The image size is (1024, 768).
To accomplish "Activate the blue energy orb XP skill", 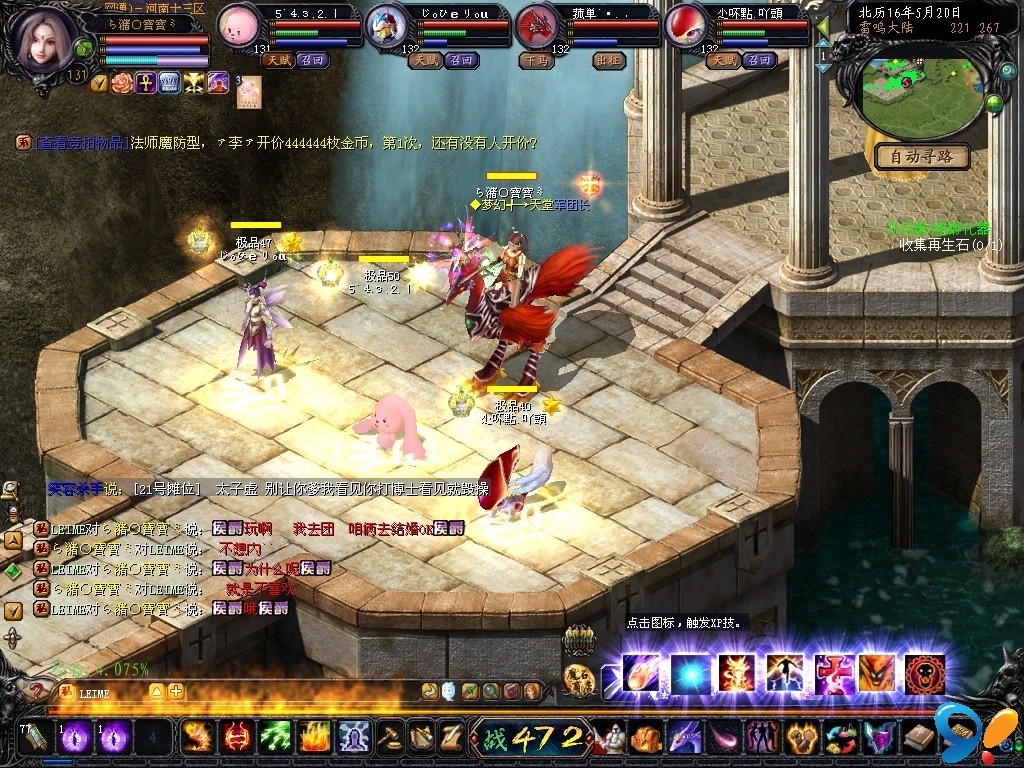I will click(688, 674).
